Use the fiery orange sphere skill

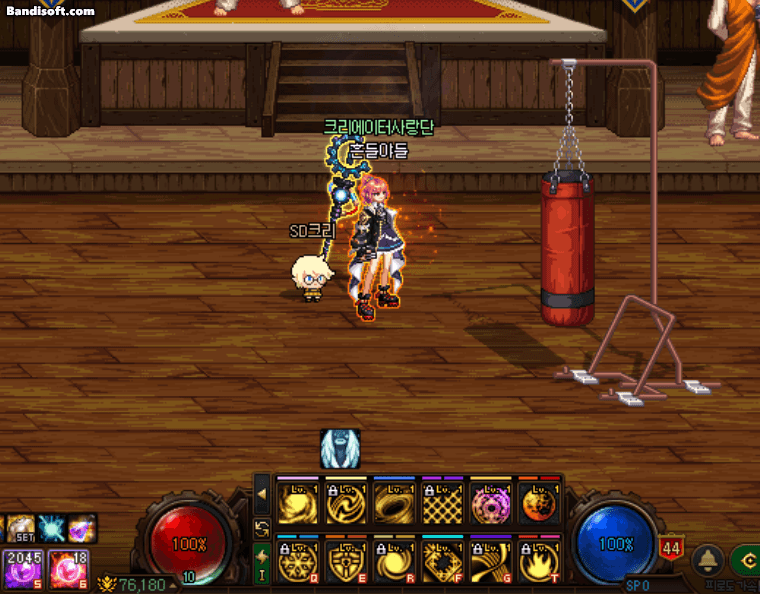(538, 503)
